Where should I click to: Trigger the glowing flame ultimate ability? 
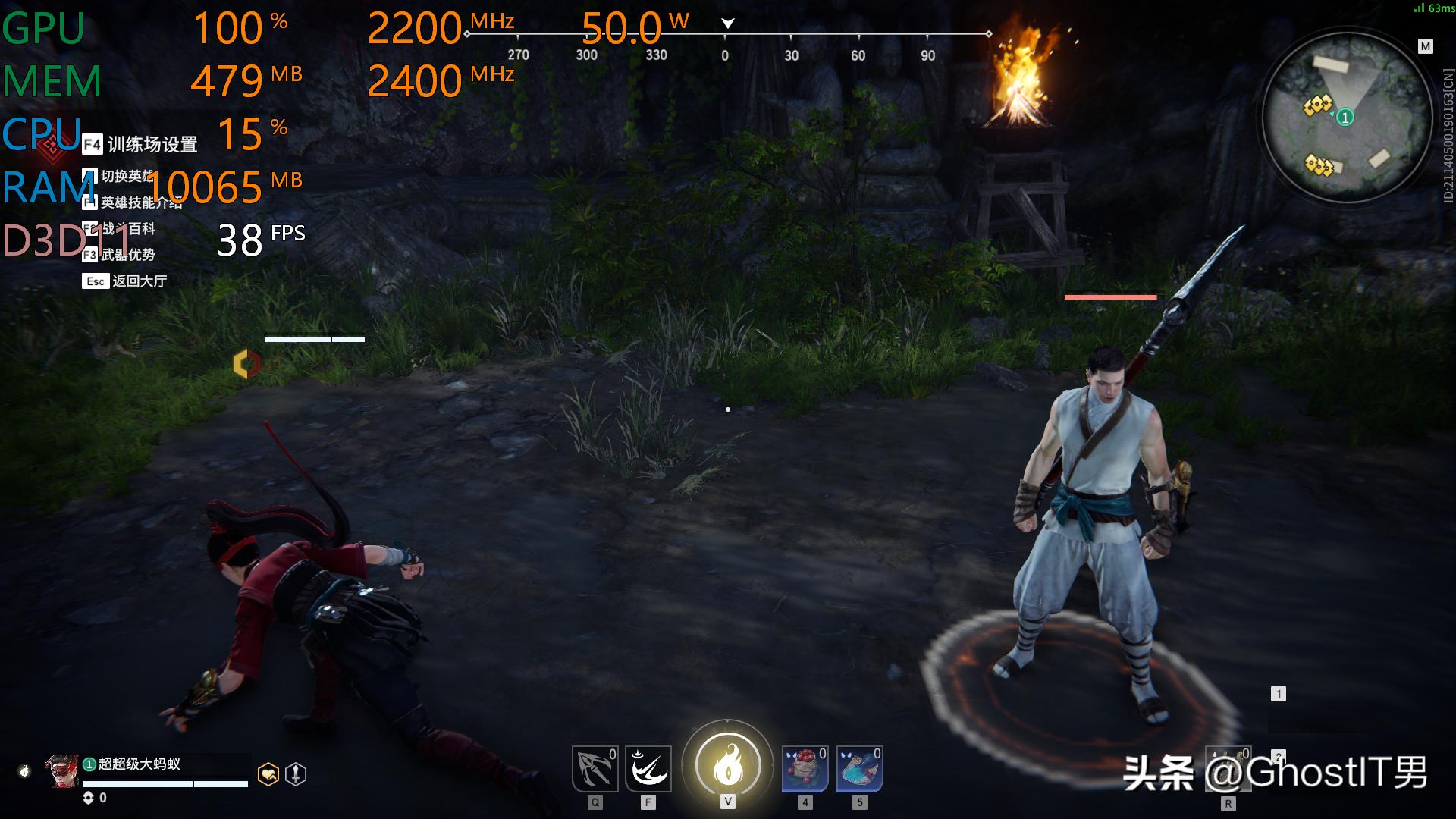pyautogui.click(x=727, y=765)
